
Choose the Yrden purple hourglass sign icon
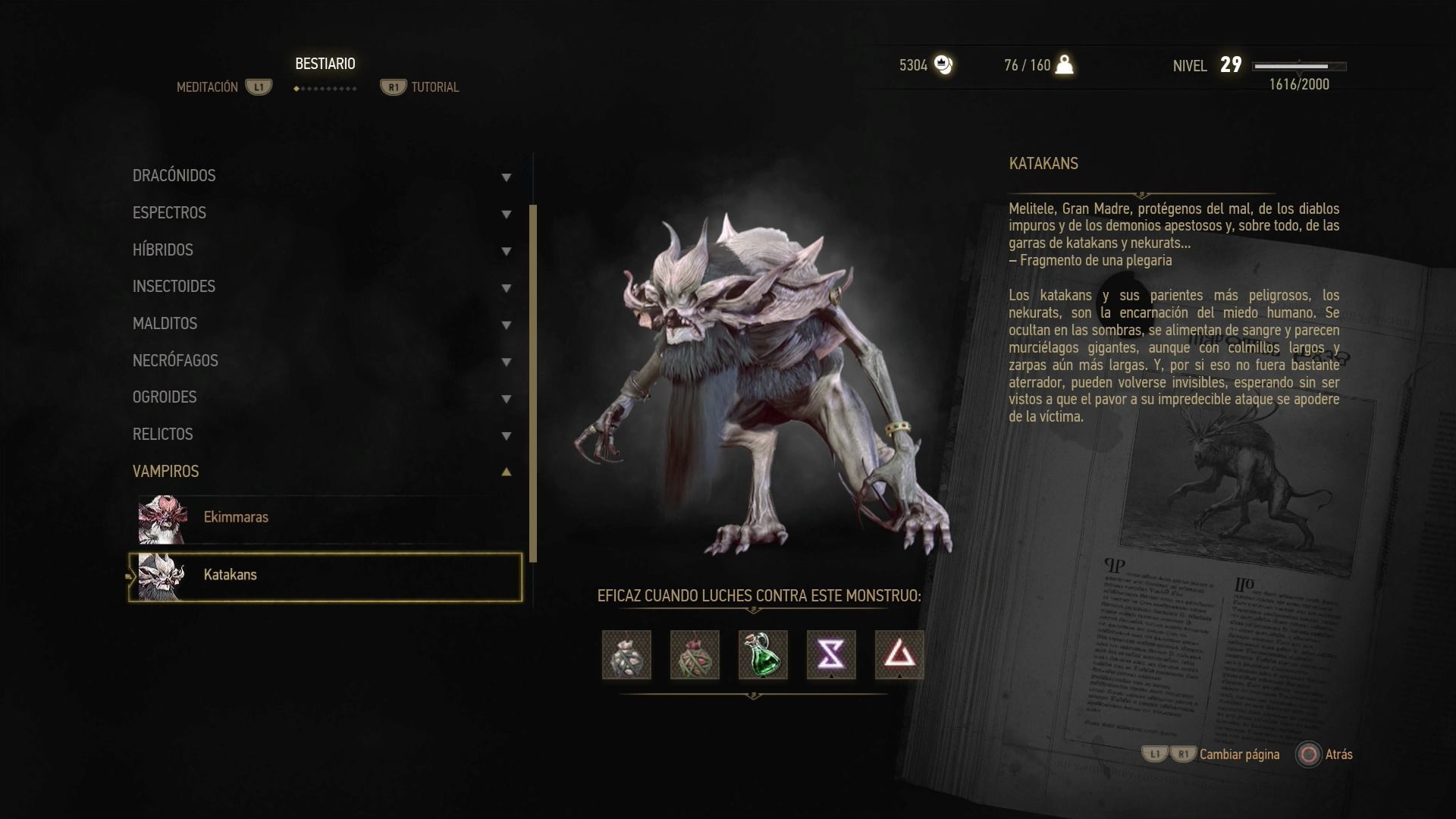pyautogui.click(x=831, y=654)
